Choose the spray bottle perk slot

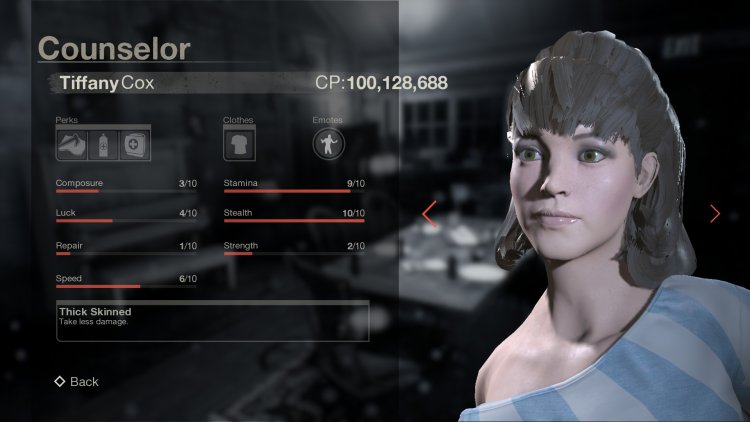(103, 144)
